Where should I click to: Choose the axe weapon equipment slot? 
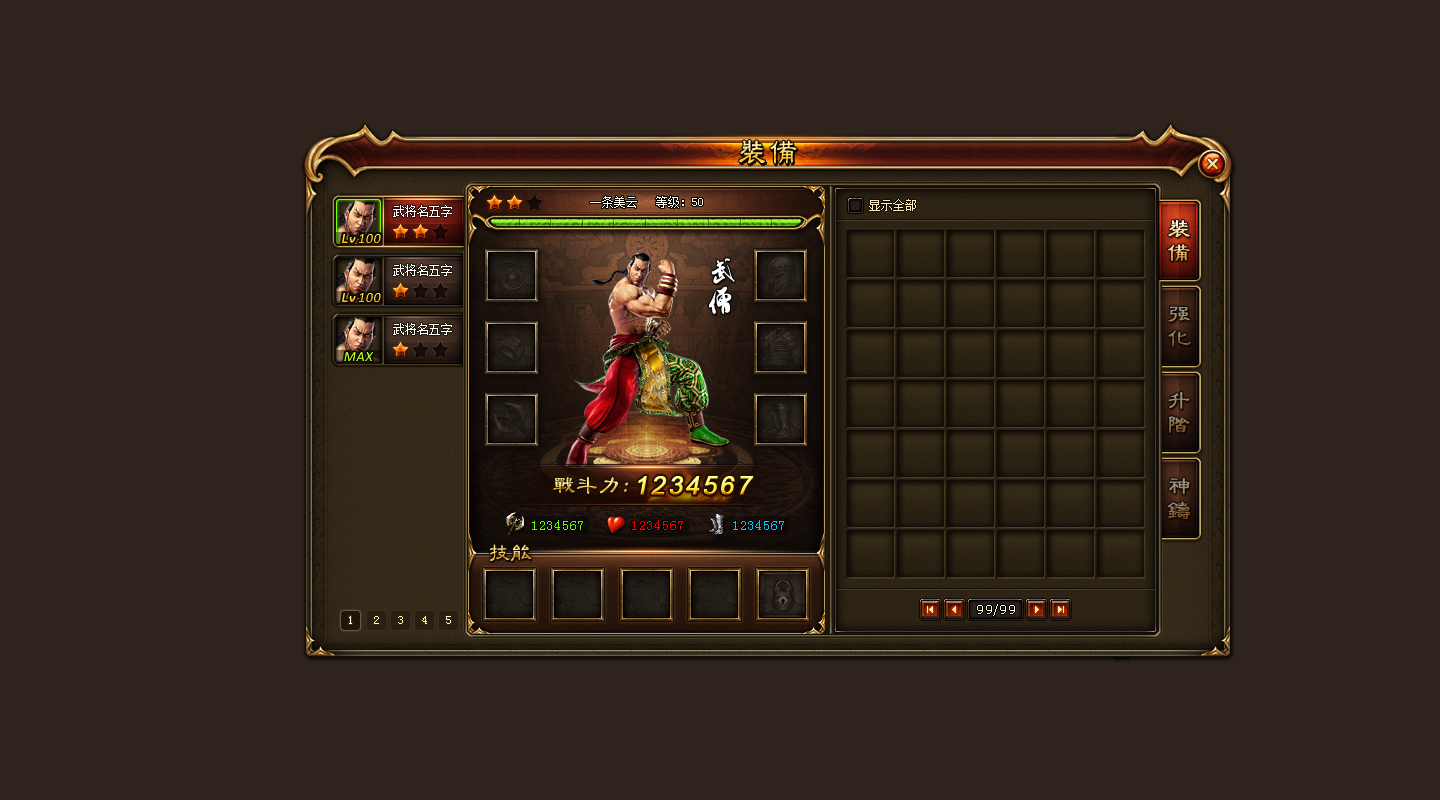pos(512,420)
